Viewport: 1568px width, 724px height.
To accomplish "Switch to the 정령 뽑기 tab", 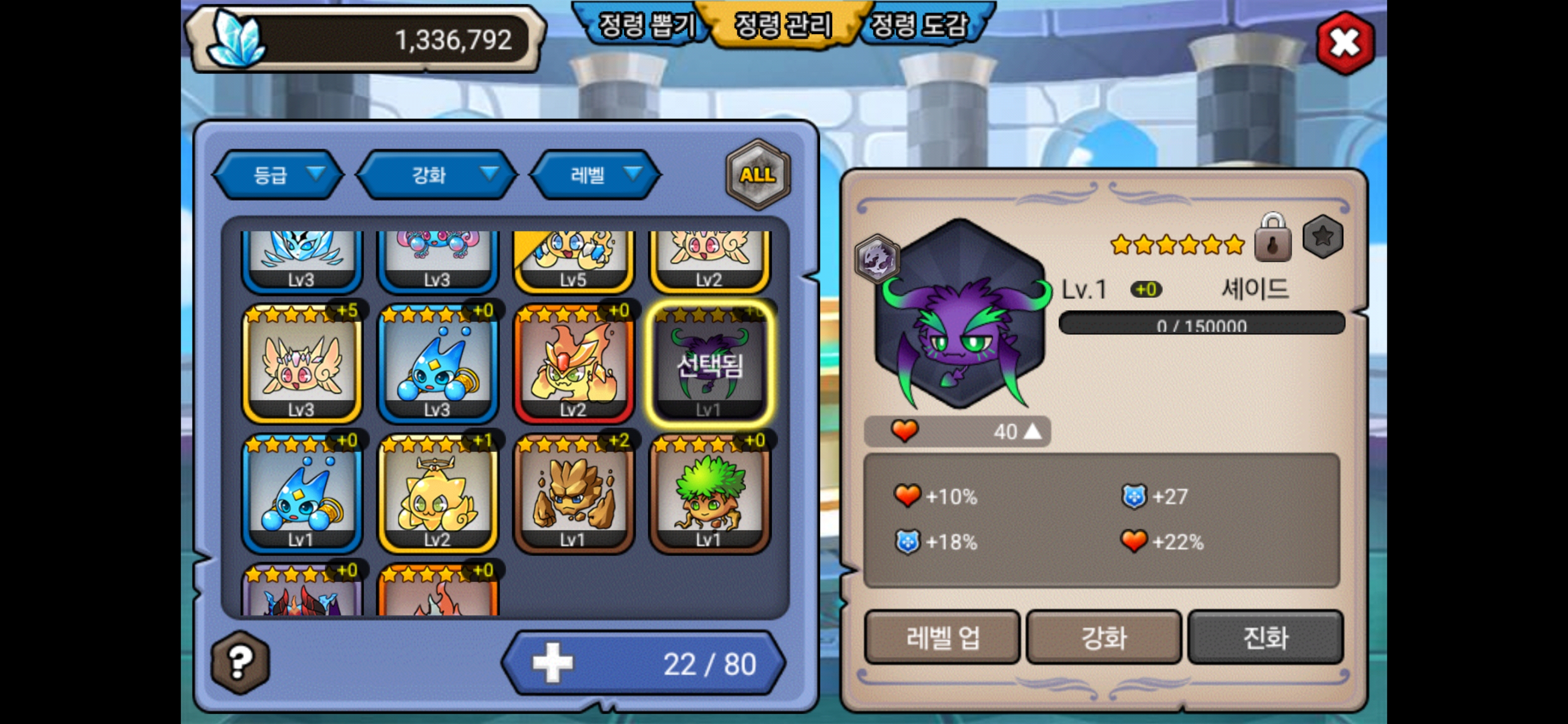I will pyautogui.click(x=645, y=26).
